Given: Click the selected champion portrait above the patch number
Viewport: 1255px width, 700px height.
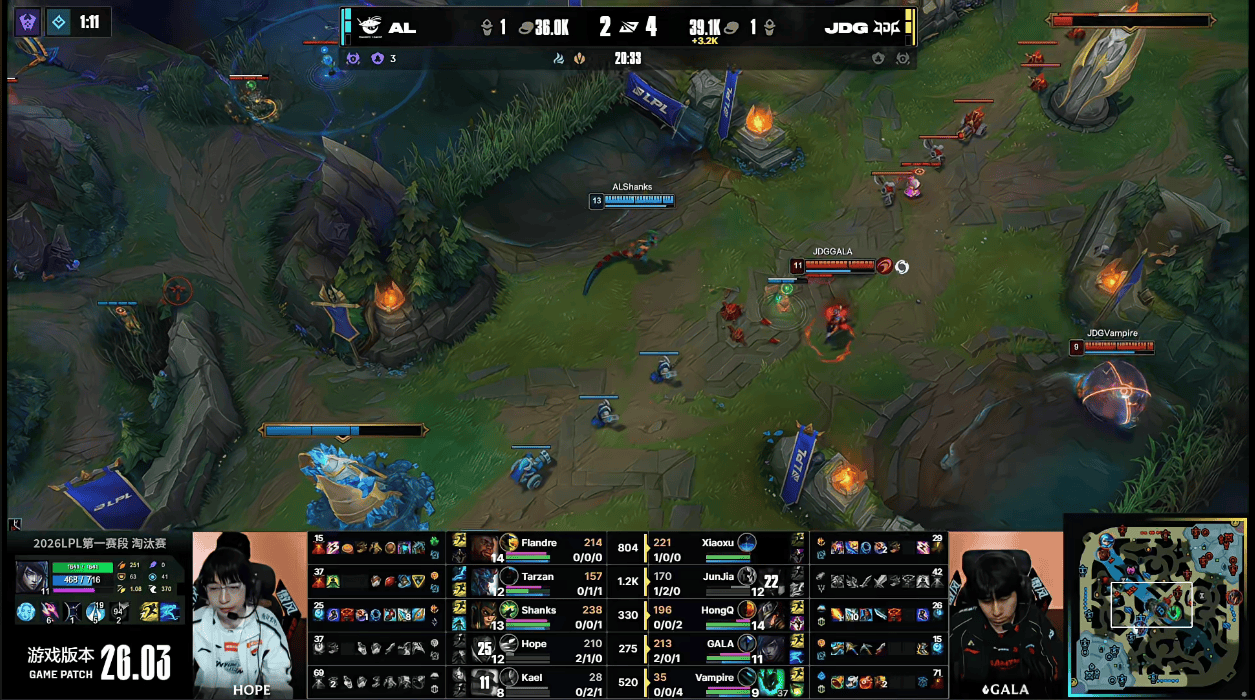Looking at the screenshot, I should (32, 576).
